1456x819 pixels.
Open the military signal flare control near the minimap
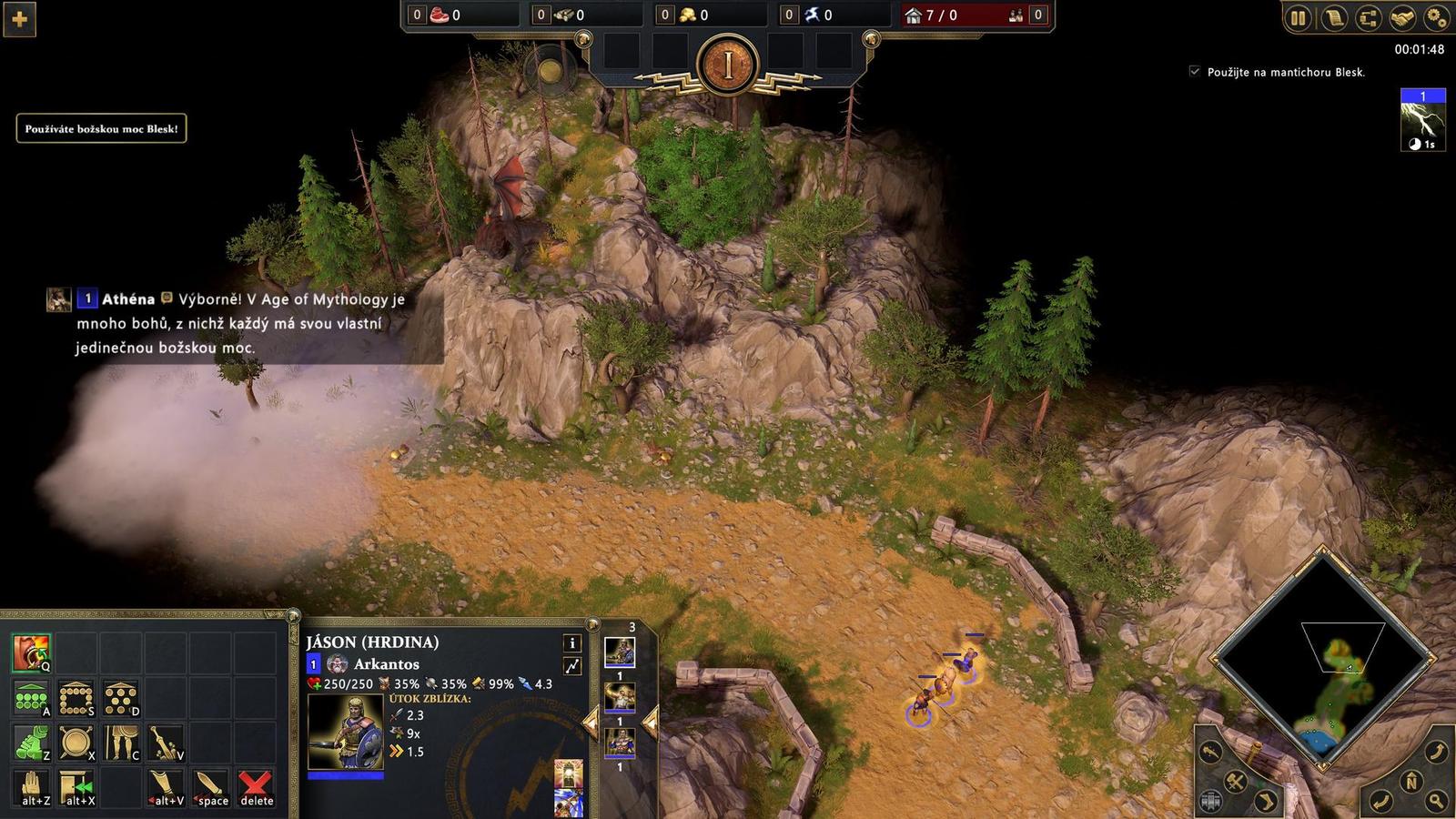pyautogui.click(x=1209, y=752)
